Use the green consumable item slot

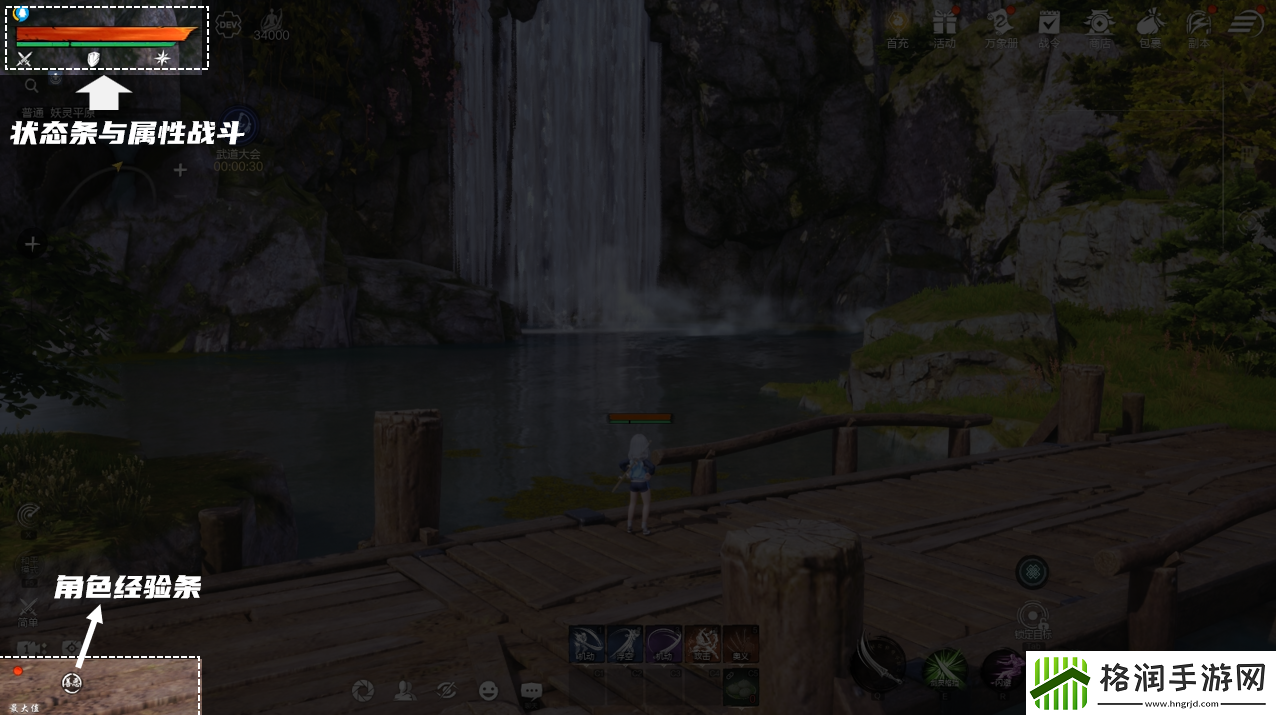pyautogui.click(x=741, y=686)
